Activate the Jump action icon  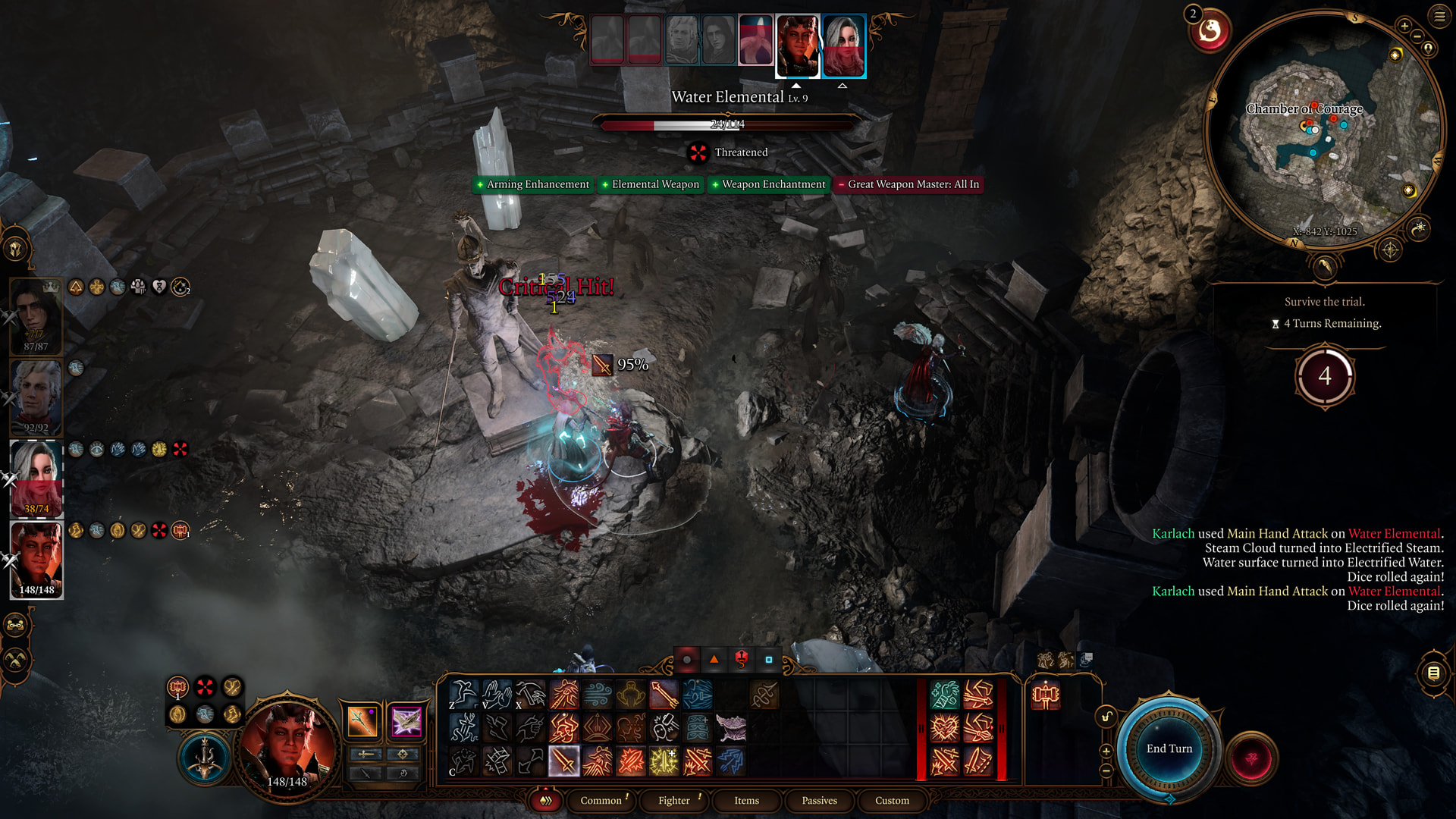(x=463, y=694)
